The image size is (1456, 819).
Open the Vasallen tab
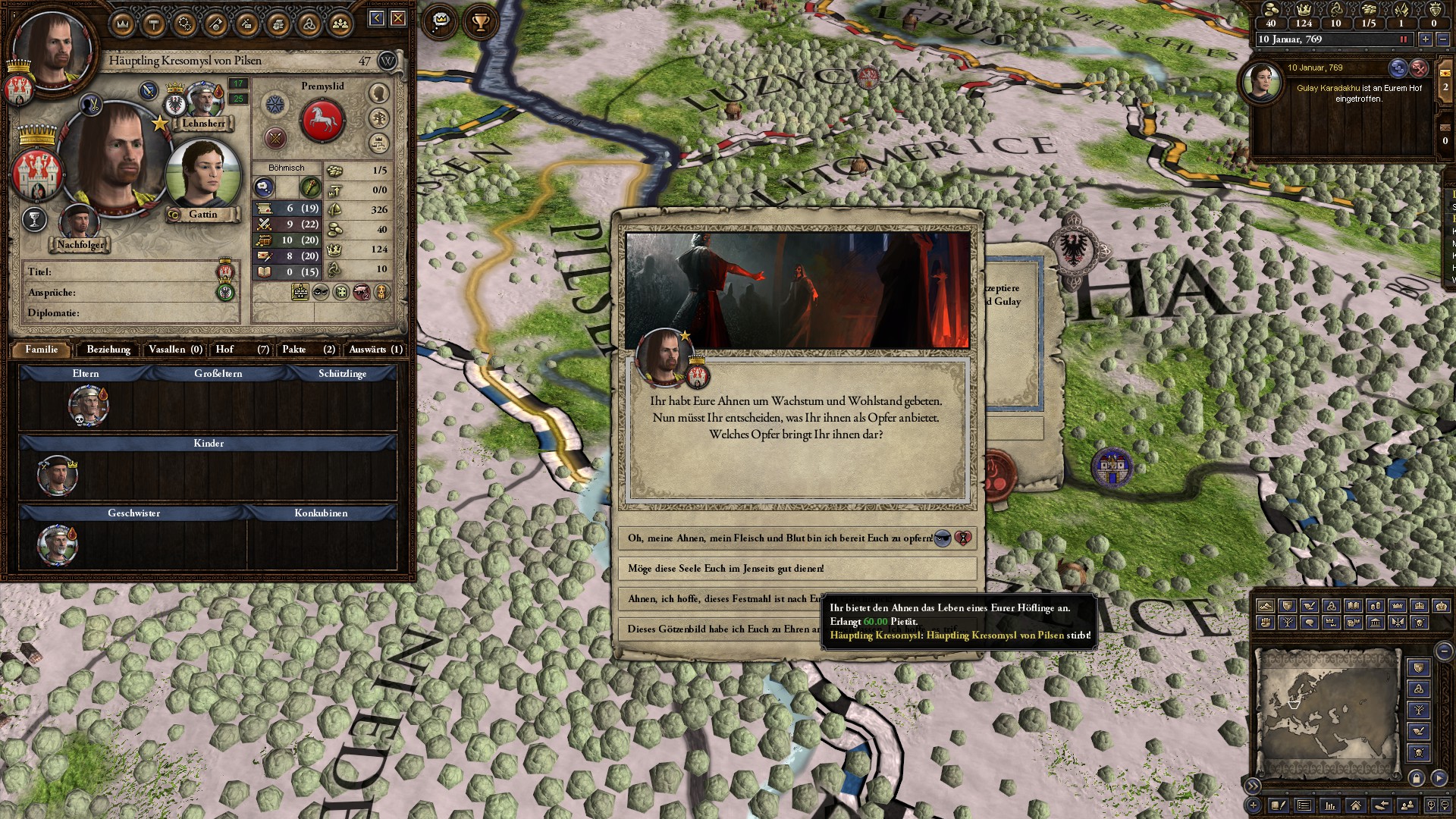pyautogui.click(x=175, y=350)
